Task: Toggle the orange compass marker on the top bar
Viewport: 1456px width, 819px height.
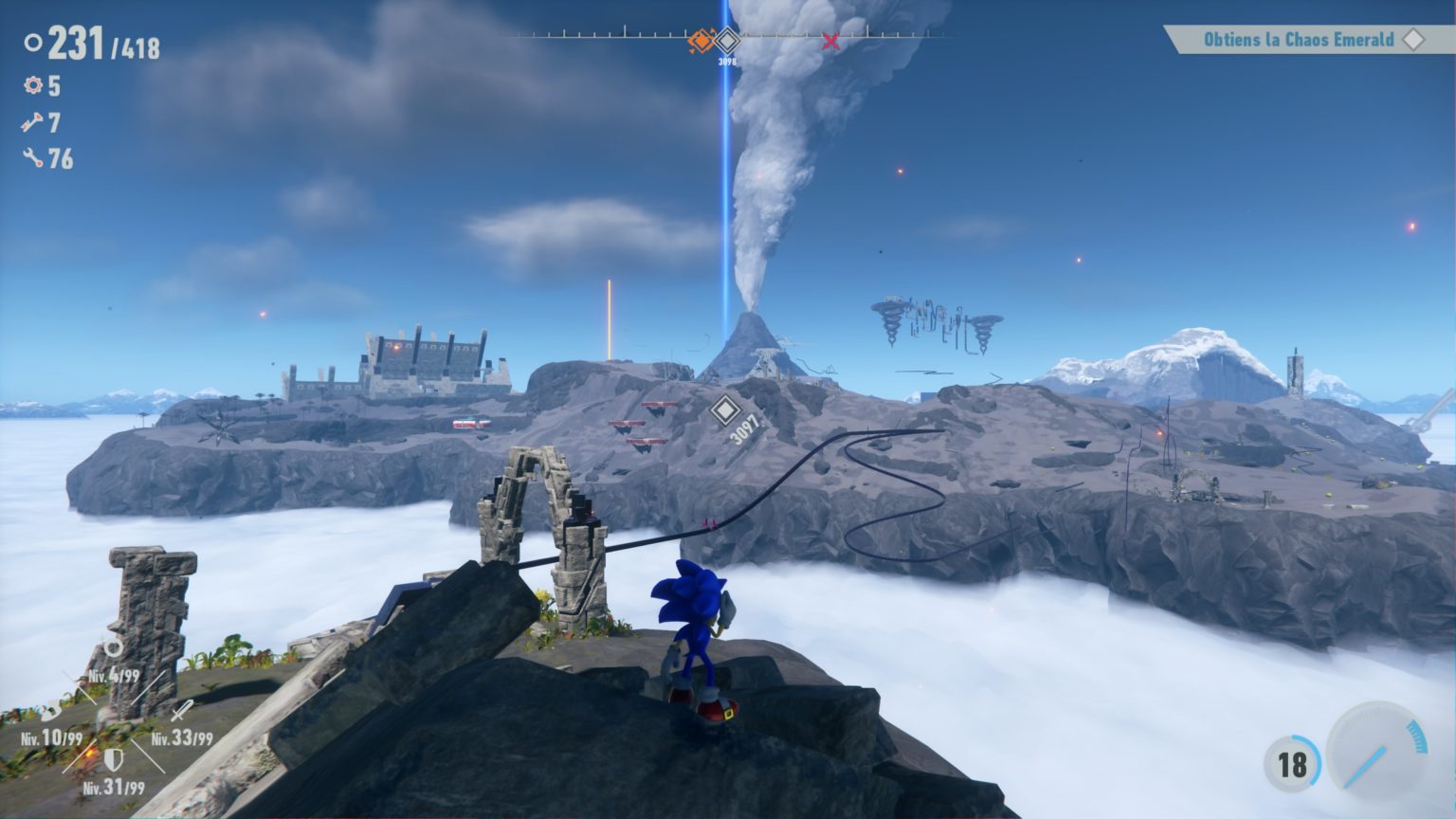Action: (700, 41)
